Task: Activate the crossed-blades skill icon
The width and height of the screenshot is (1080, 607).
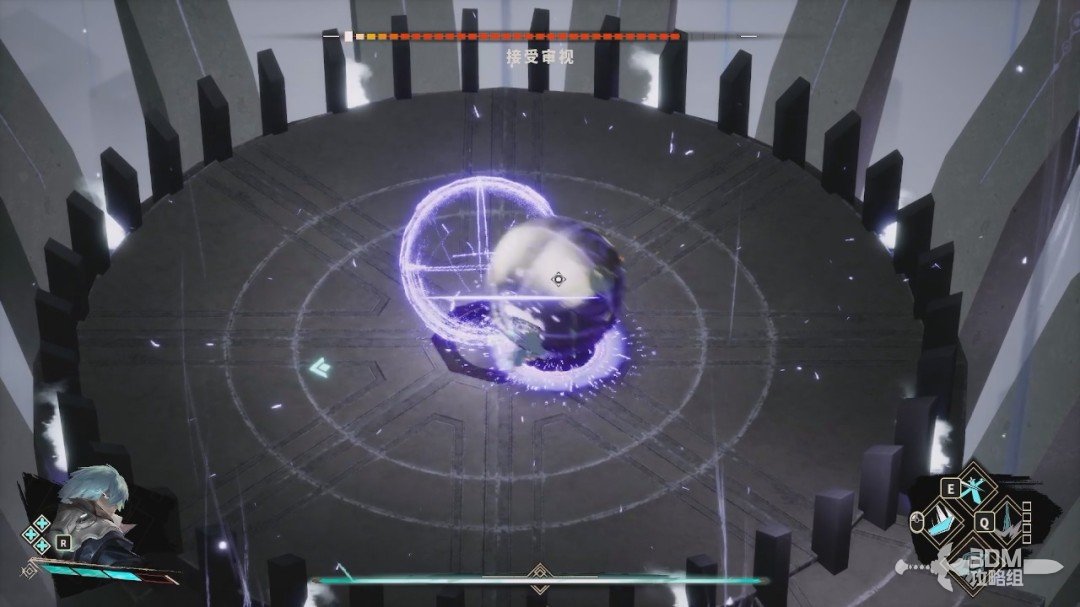Action: [975, 489]
